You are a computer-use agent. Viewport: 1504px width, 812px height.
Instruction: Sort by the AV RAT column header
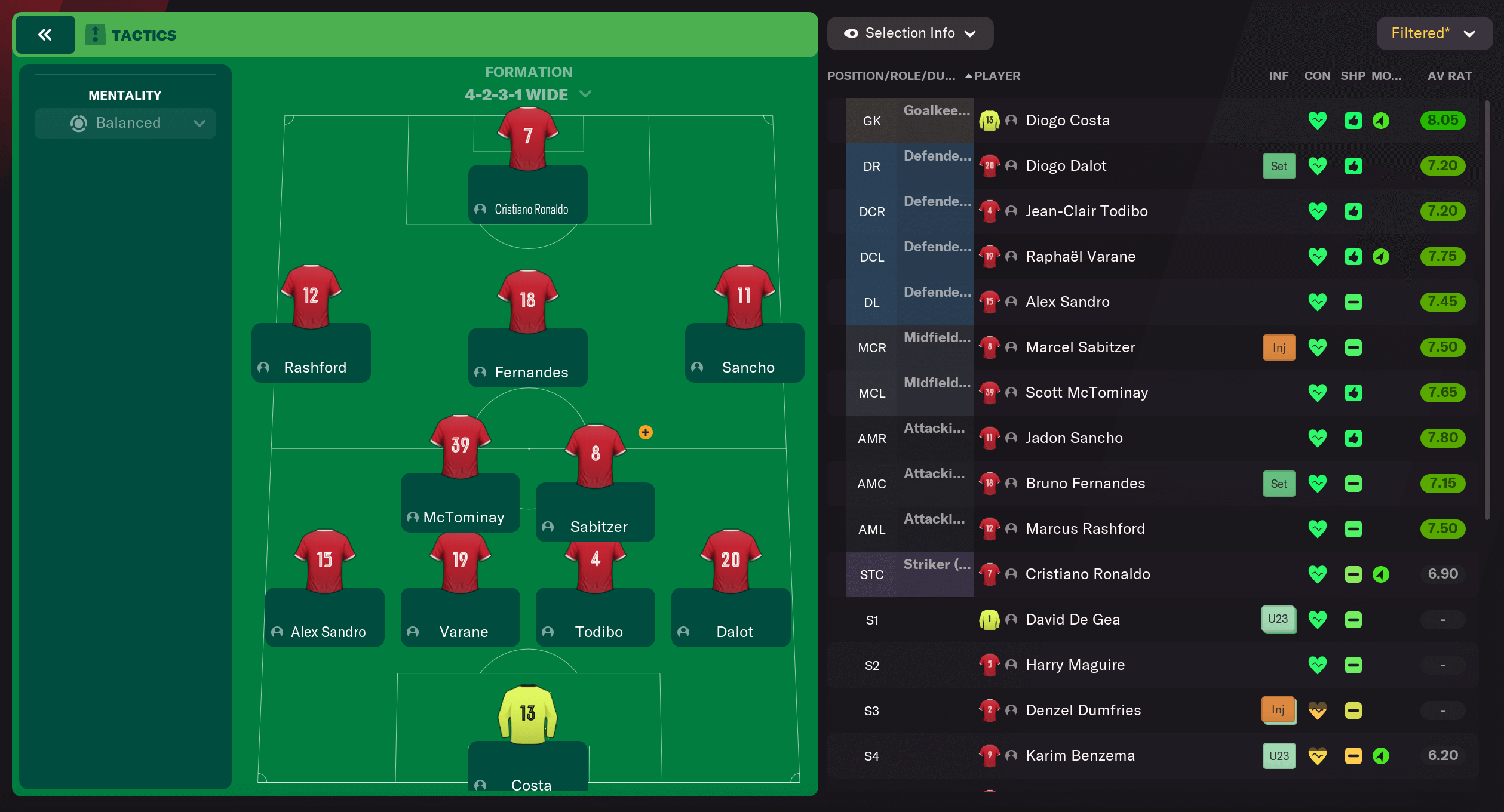tap(1450, 76)
